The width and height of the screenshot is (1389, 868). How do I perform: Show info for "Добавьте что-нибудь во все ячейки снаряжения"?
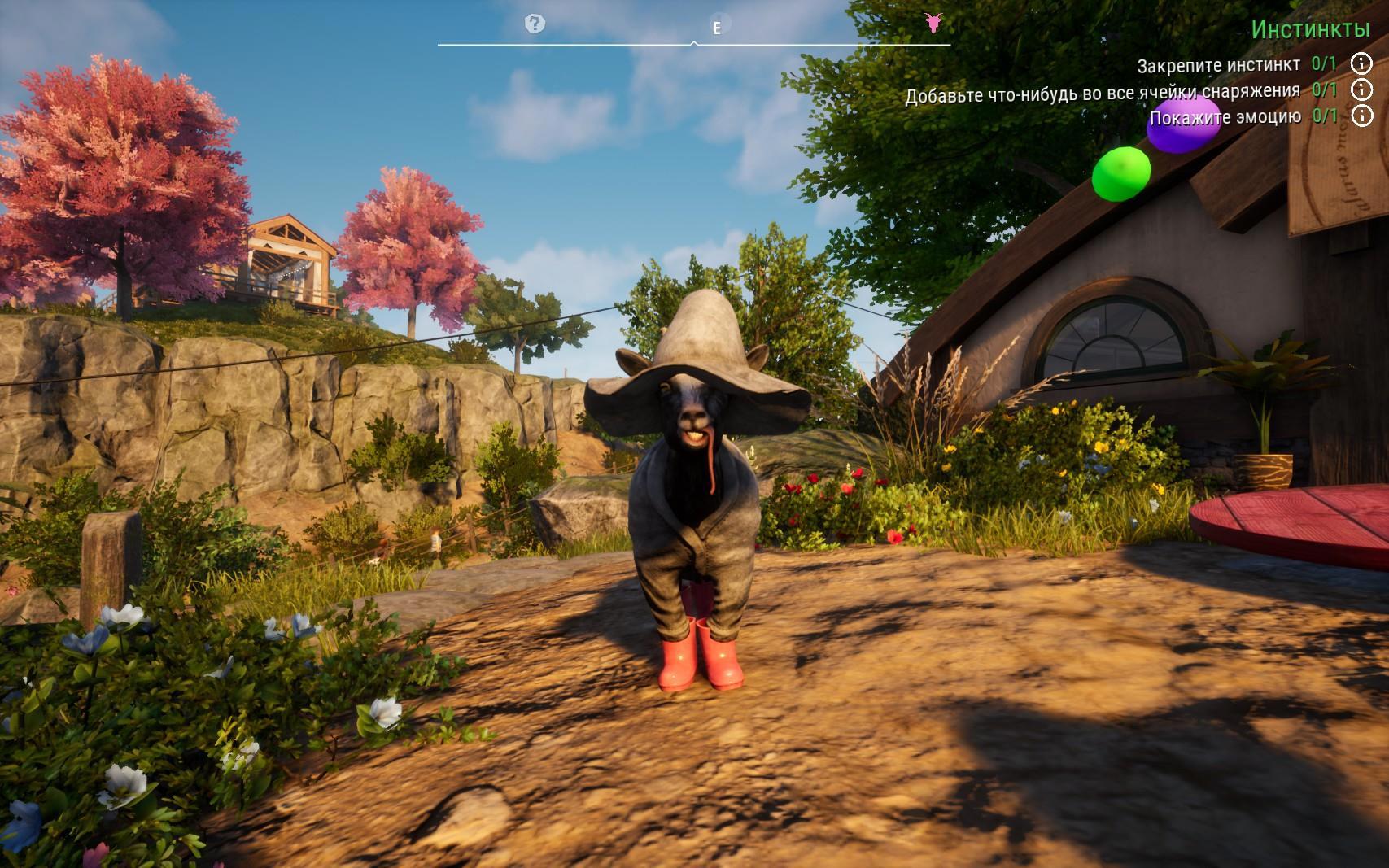click(1361, 90)
